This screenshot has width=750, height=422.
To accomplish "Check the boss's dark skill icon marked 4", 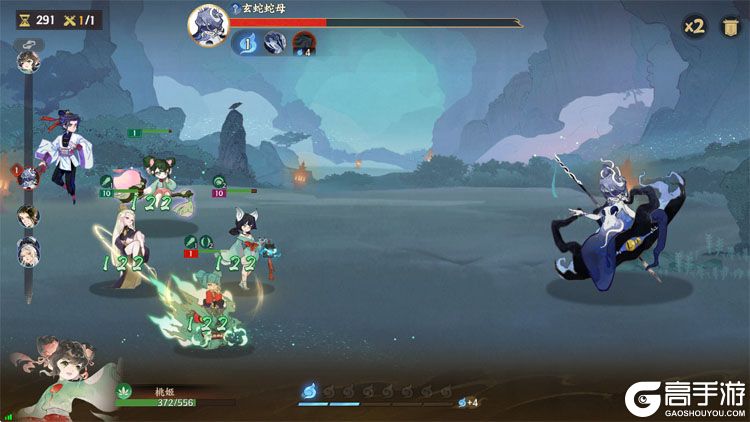I will pyautogui.click(x=304, y=42).
